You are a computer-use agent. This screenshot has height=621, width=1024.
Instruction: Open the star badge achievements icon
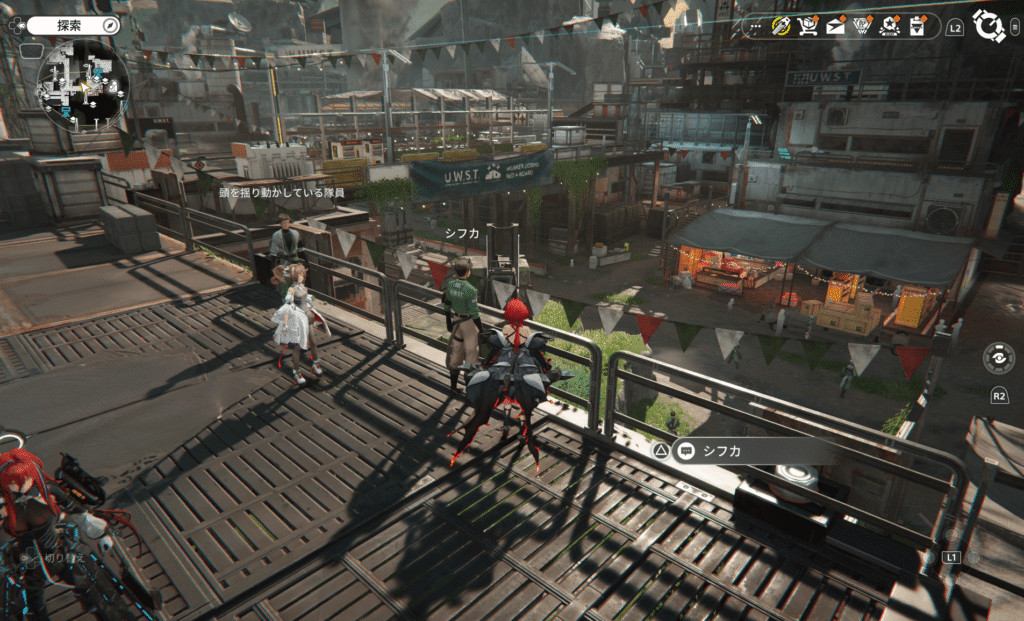coord(889,26)
